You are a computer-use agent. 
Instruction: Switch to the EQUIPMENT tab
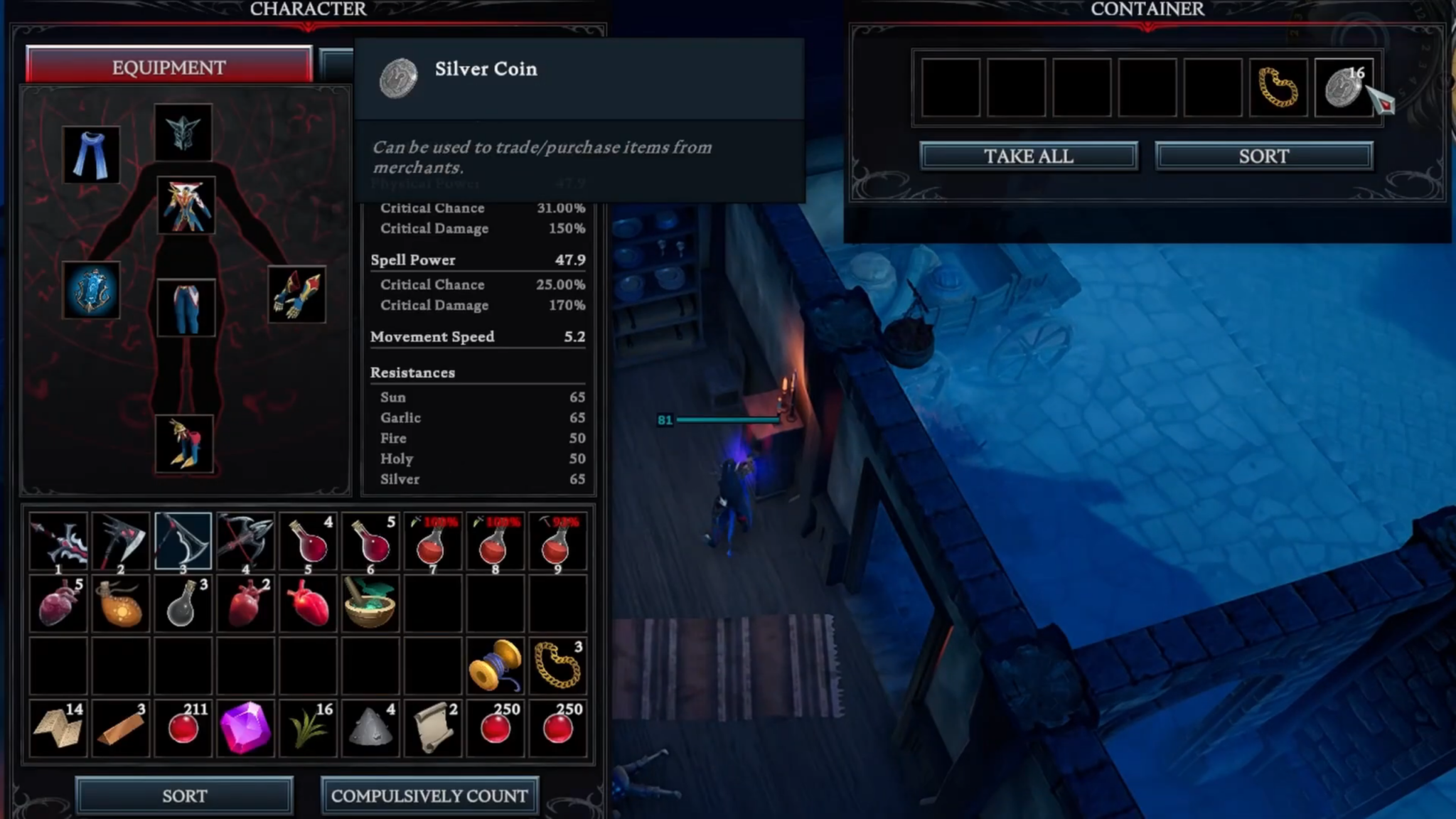point(168,68)
